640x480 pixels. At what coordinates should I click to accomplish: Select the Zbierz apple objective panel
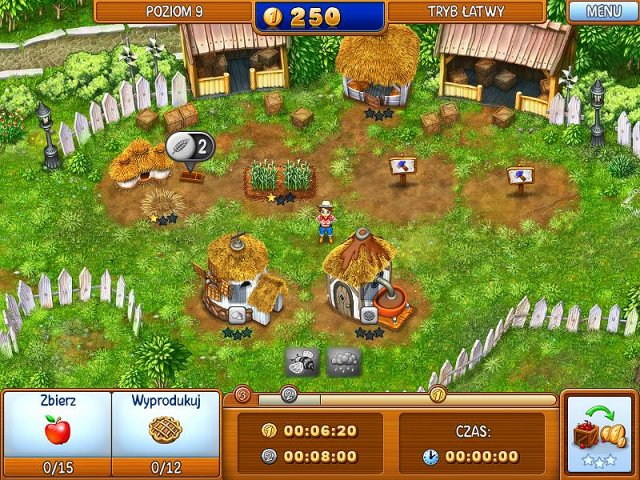pos(56,431)
